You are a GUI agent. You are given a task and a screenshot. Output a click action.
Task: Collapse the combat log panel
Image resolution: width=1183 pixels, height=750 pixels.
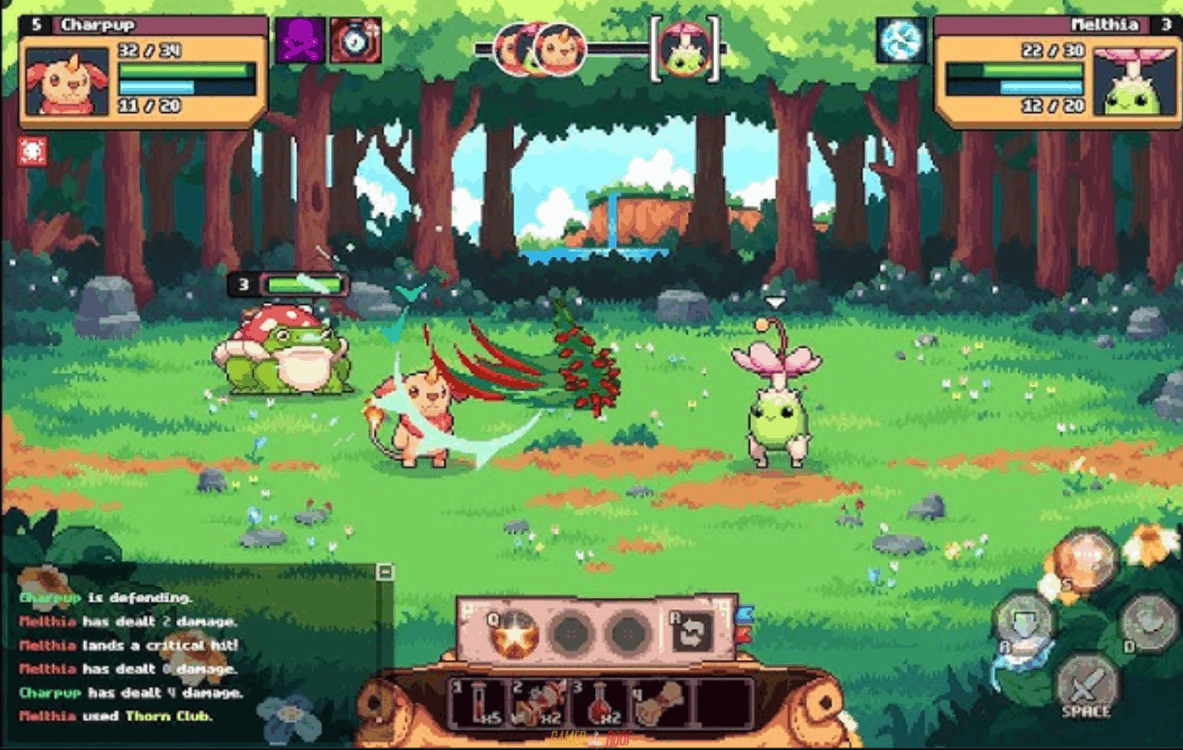point(385,572)
